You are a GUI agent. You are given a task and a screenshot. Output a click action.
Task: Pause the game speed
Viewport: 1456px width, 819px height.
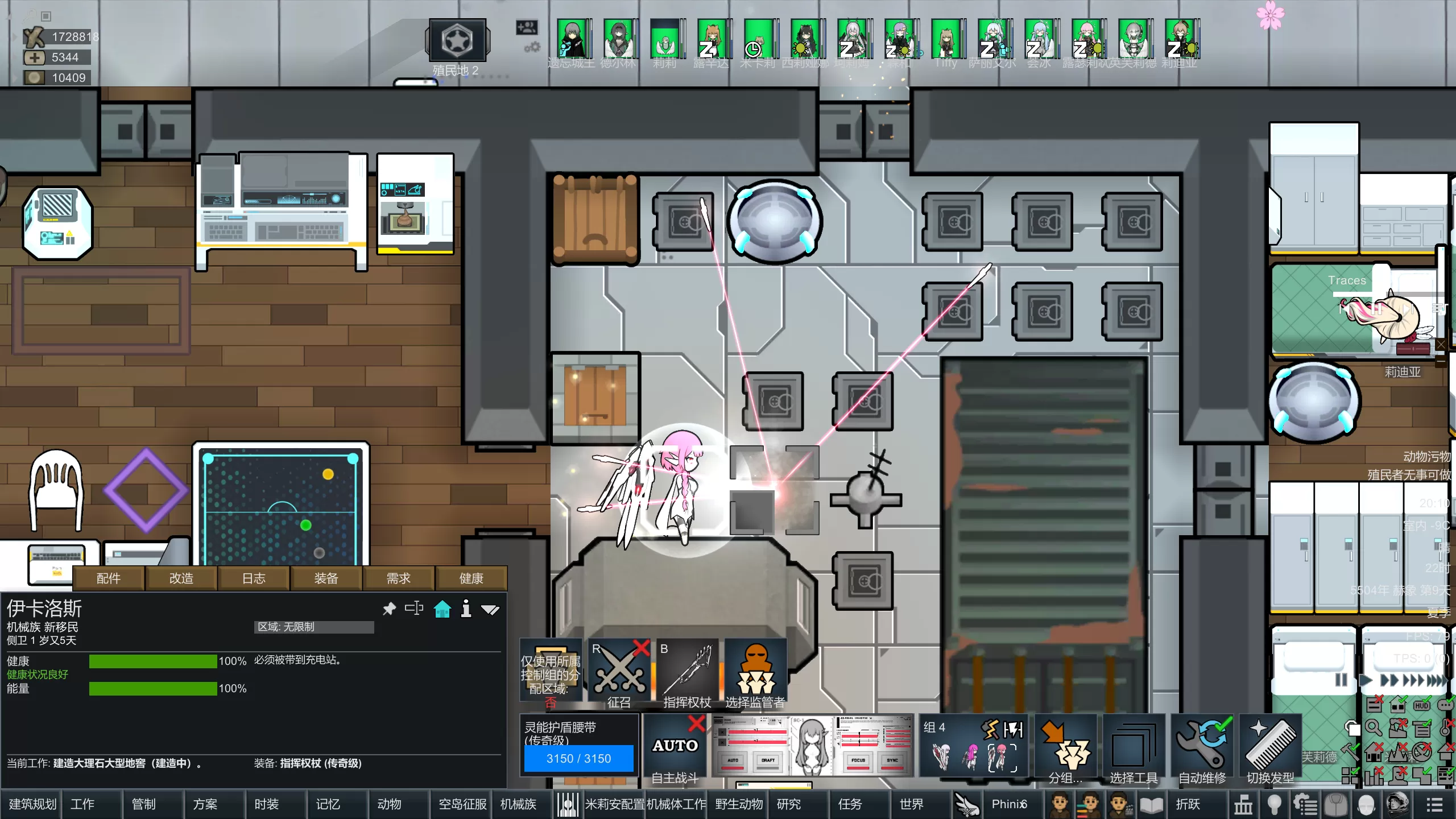tap(1341, 680)
